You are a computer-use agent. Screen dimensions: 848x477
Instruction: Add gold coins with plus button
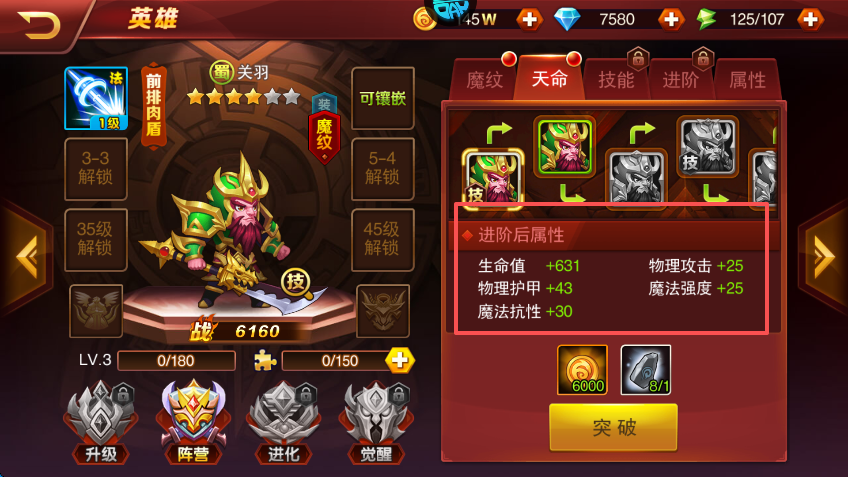(x=528, y=19)
